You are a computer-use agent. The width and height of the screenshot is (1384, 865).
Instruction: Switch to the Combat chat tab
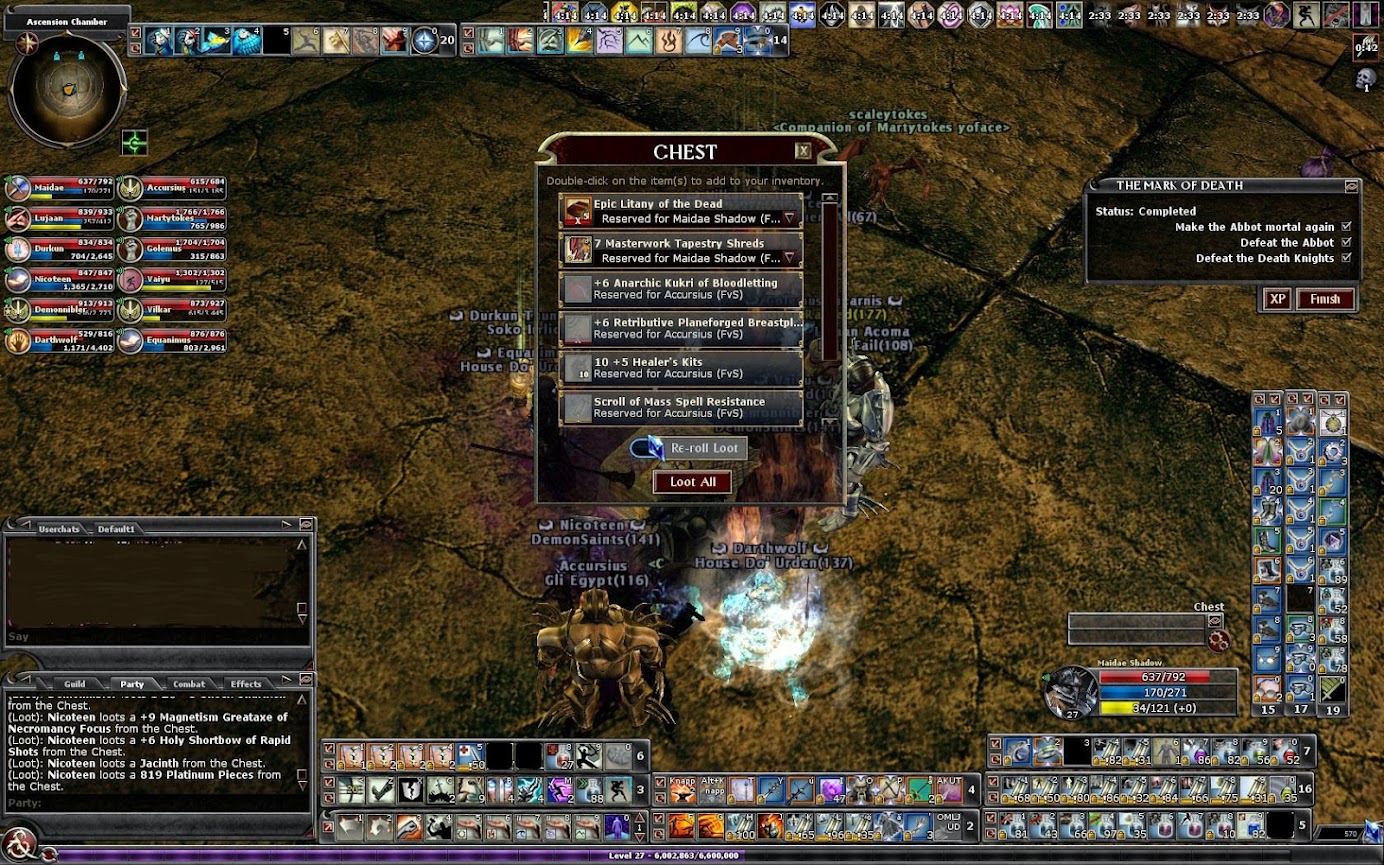189,684
